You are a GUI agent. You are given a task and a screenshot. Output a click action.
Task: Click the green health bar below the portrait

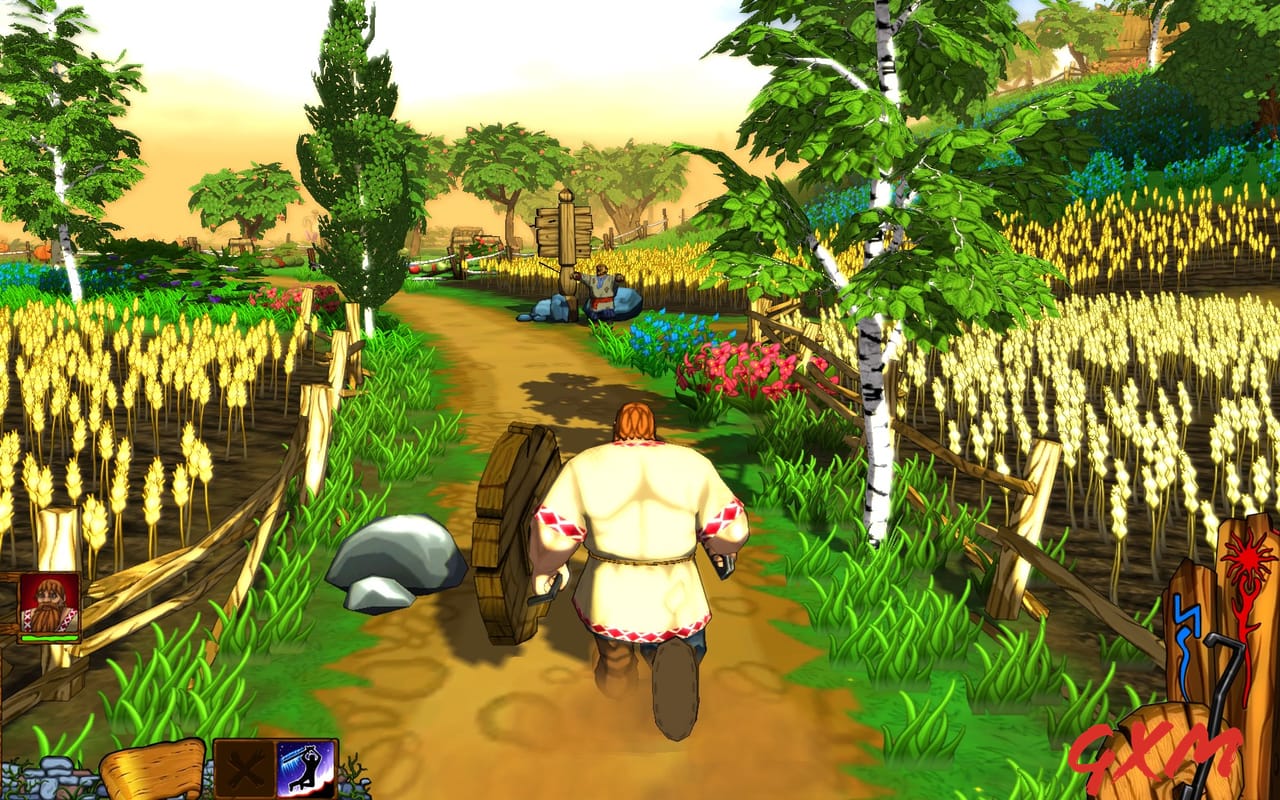[x=48, y=637]
